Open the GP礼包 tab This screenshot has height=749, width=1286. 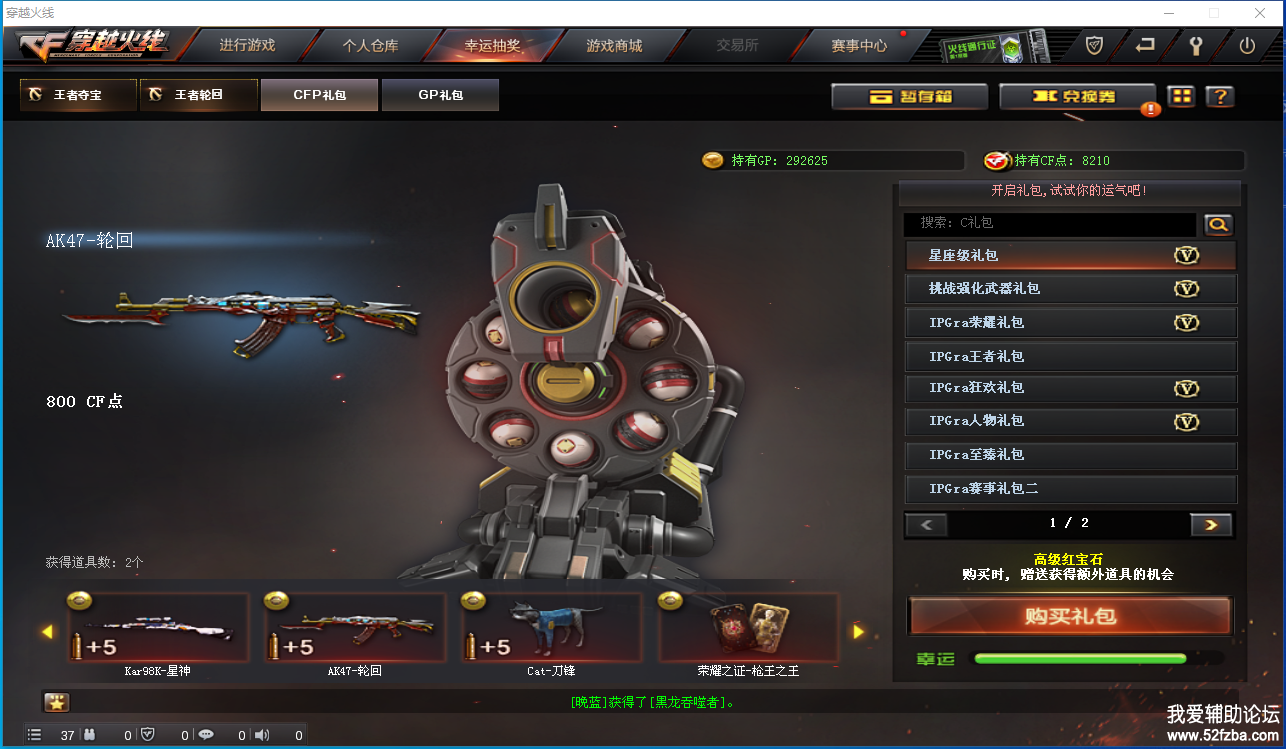click(x=440, y=95)
